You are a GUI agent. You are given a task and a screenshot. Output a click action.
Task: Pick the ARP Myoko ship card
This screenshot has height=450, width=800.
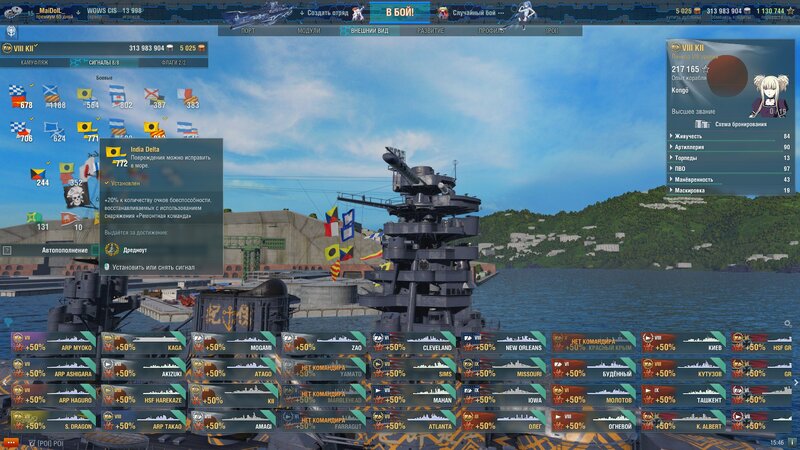tap(54, 344)
